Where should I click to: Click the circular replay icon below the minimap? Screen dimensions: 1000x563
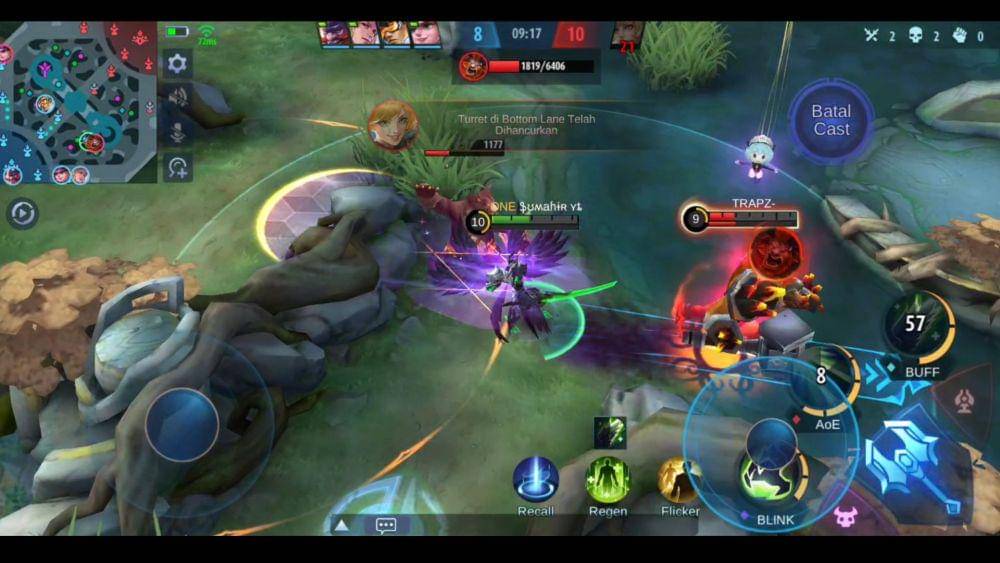22,213
